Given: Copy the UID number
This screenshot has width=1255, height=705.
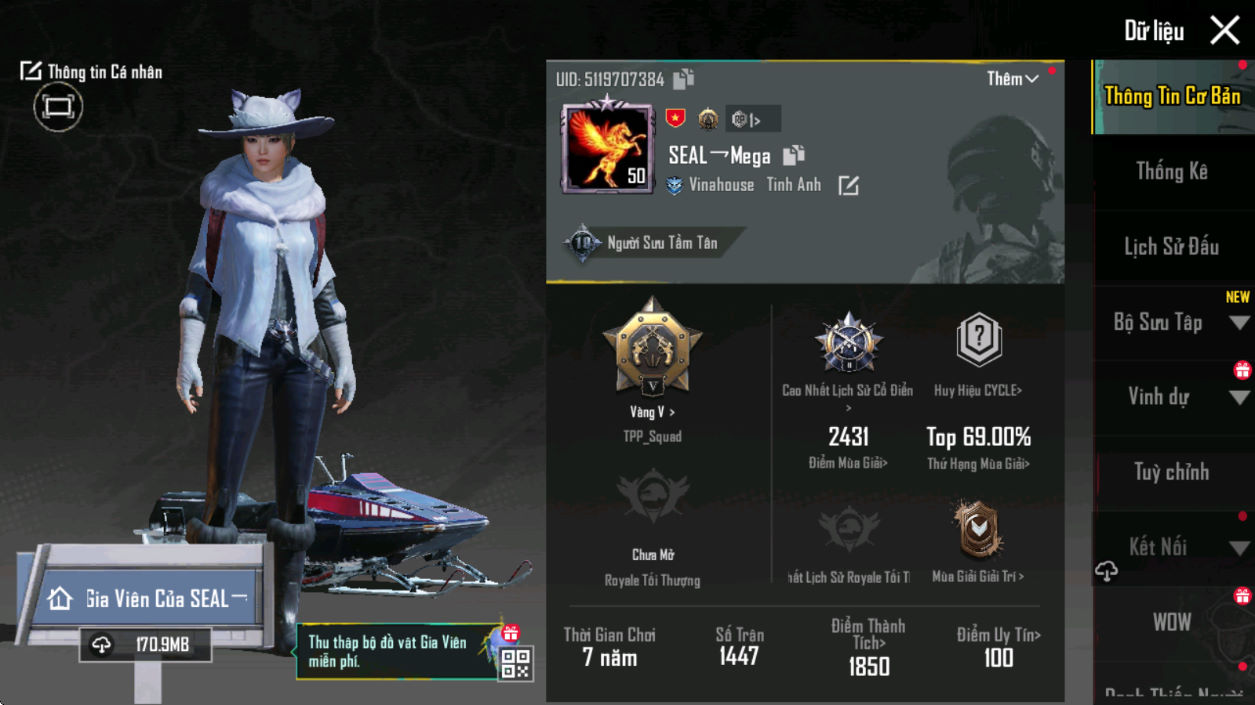Looking at the screenshot, I should pos(684,79).
